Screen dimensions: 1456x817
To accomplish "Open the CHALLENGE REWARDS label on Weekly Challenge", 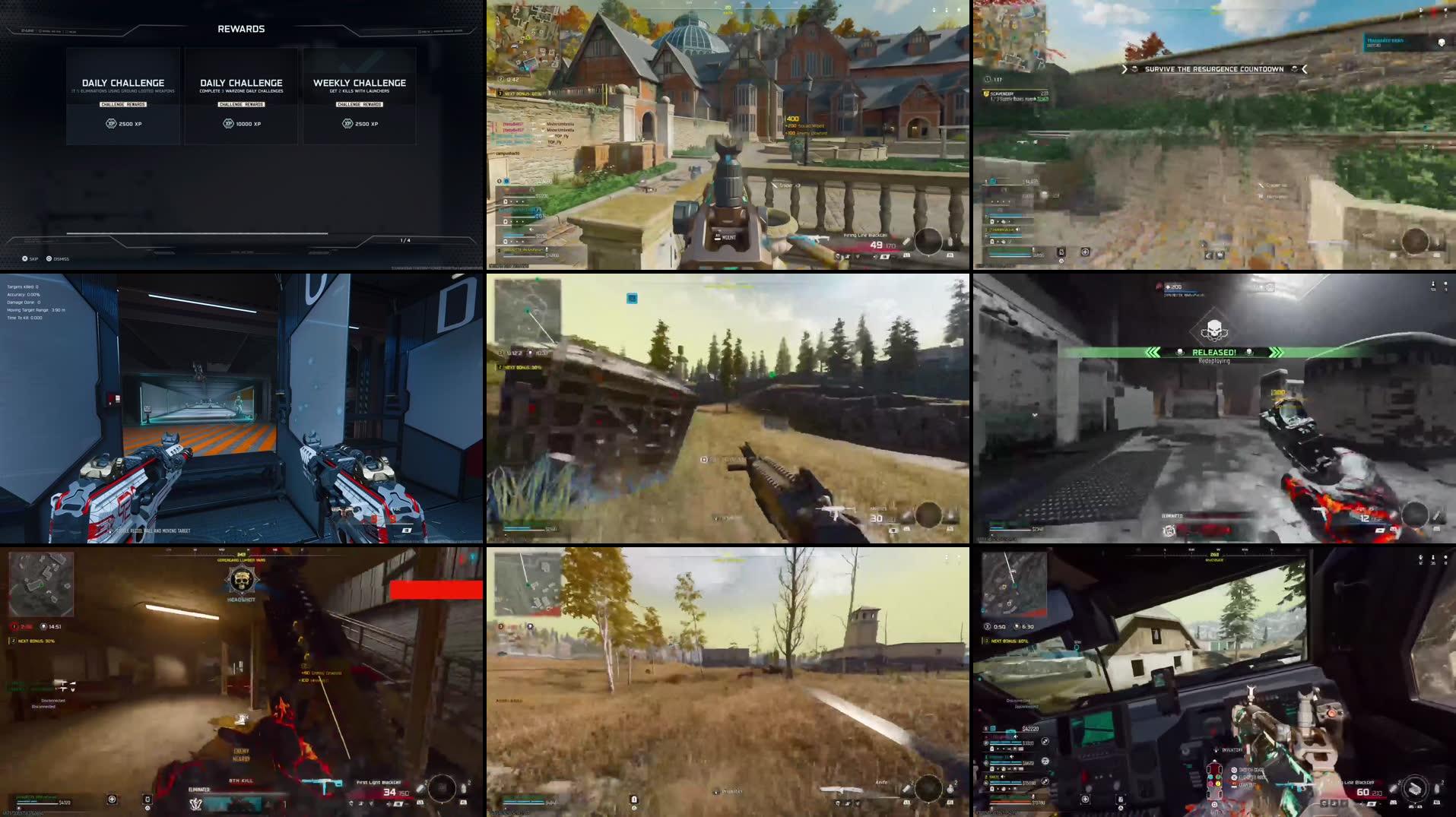I will [x=360, y=104].
